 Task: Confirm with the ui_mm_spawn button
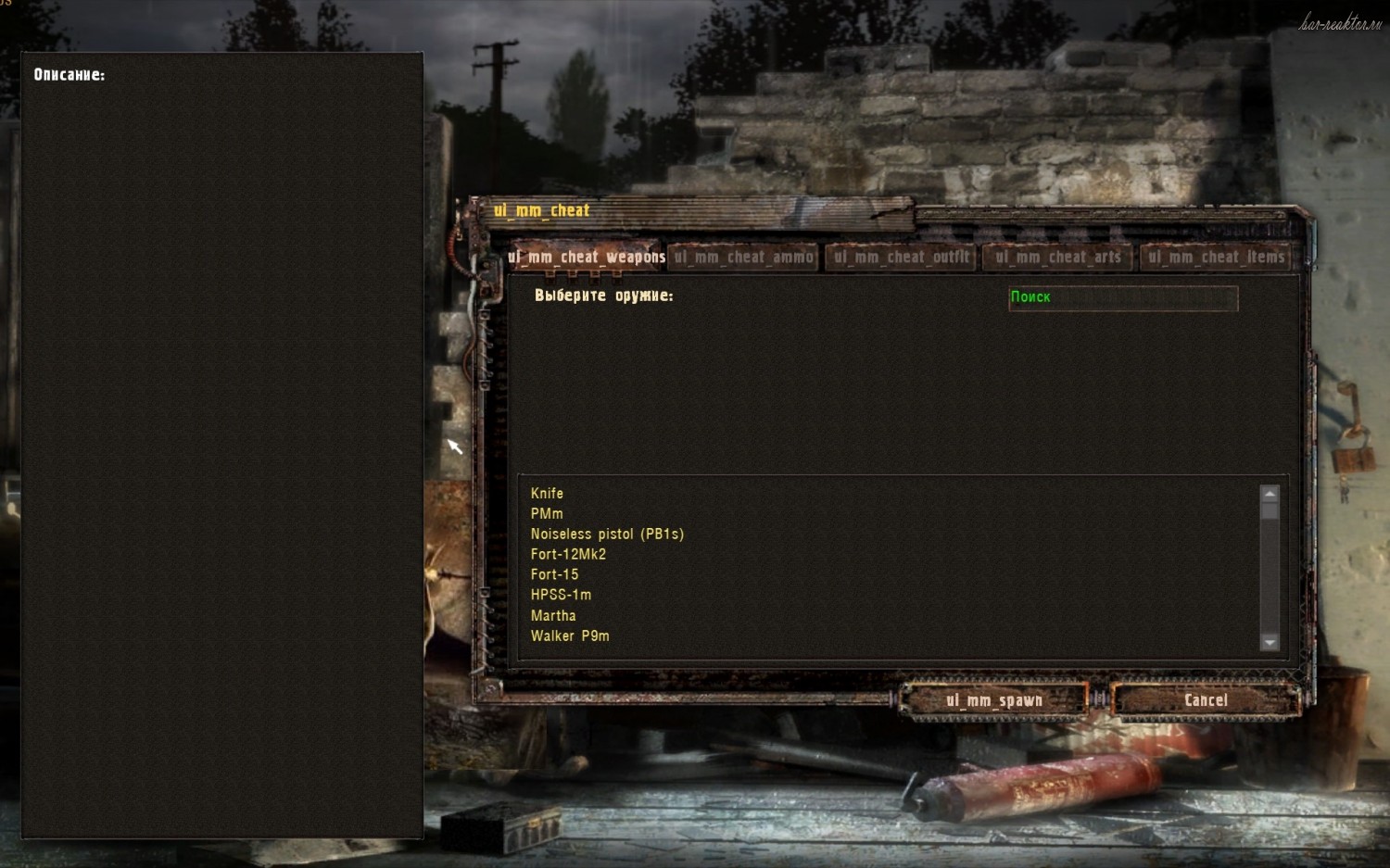pyautogui.click(x=994, y=700)
